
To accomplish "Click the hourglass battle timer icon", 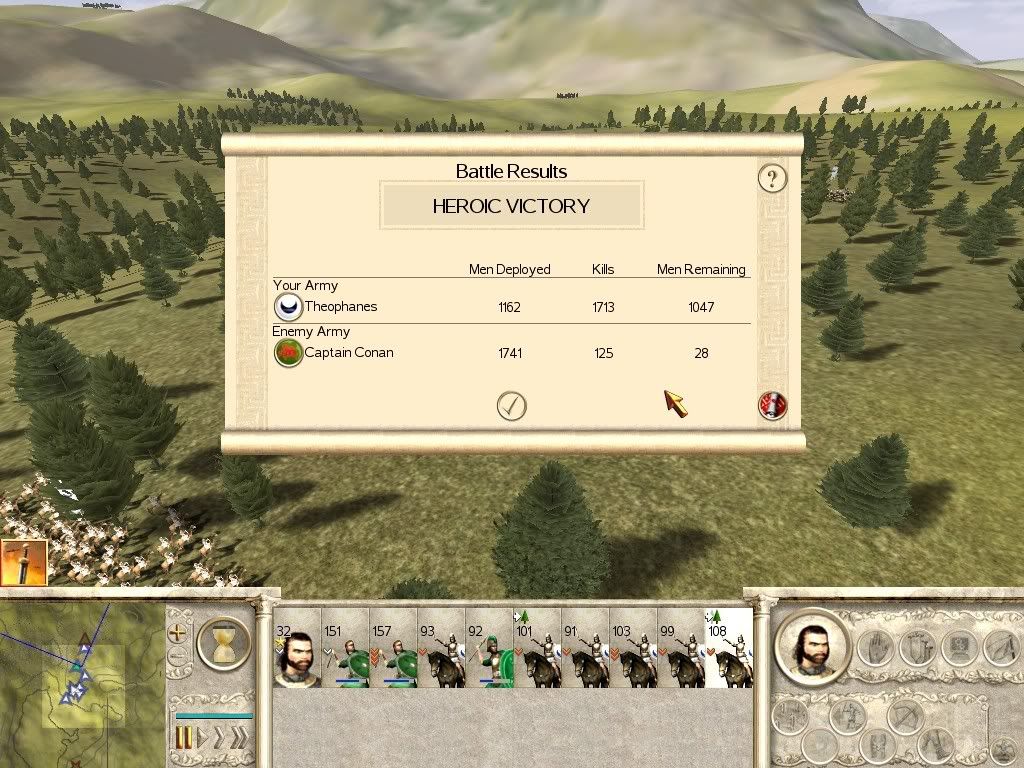I will tap(223, 642).
